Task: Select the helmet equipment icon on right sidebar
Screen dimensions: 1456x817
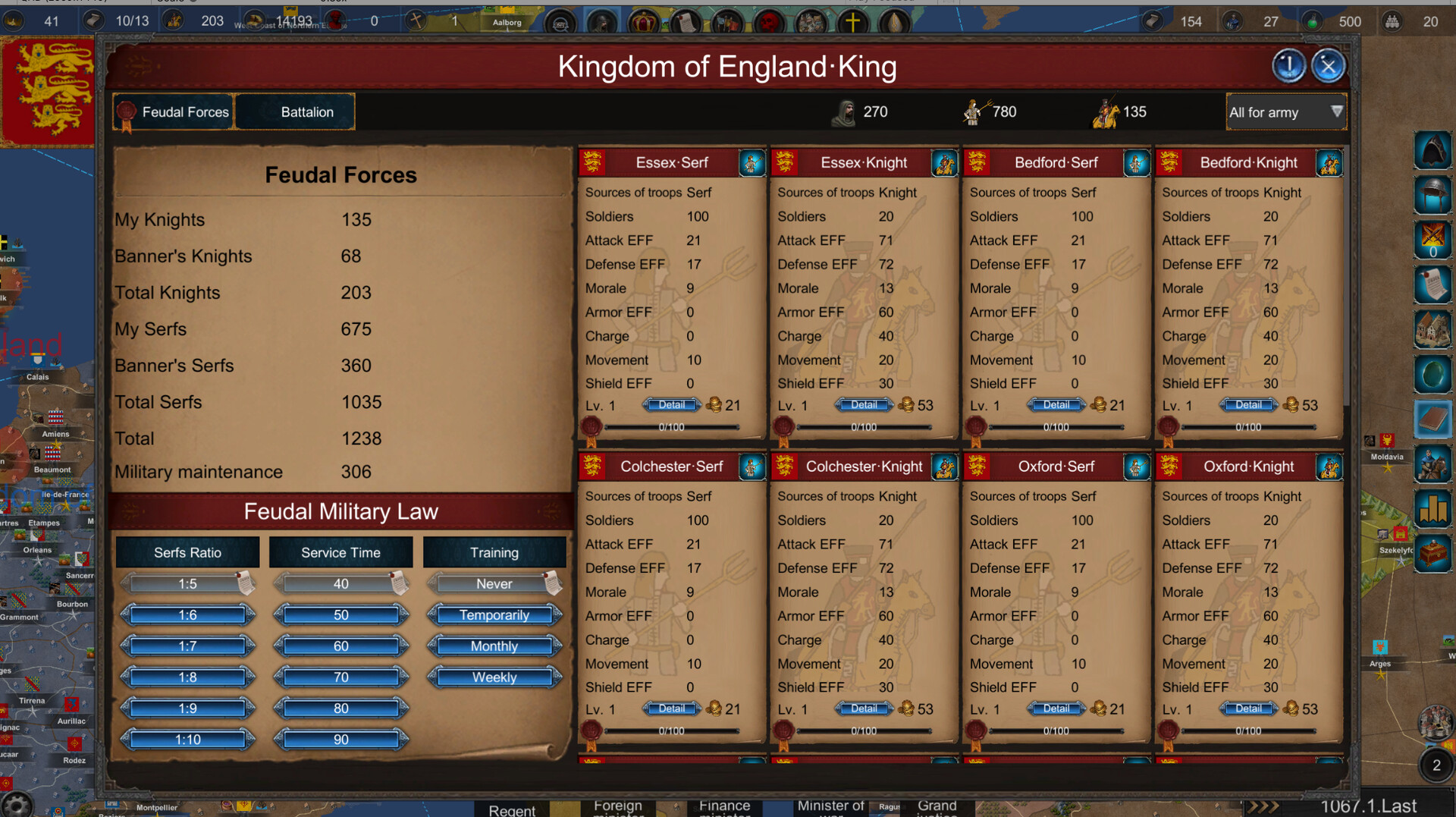Action: [x=1432, y=196]
